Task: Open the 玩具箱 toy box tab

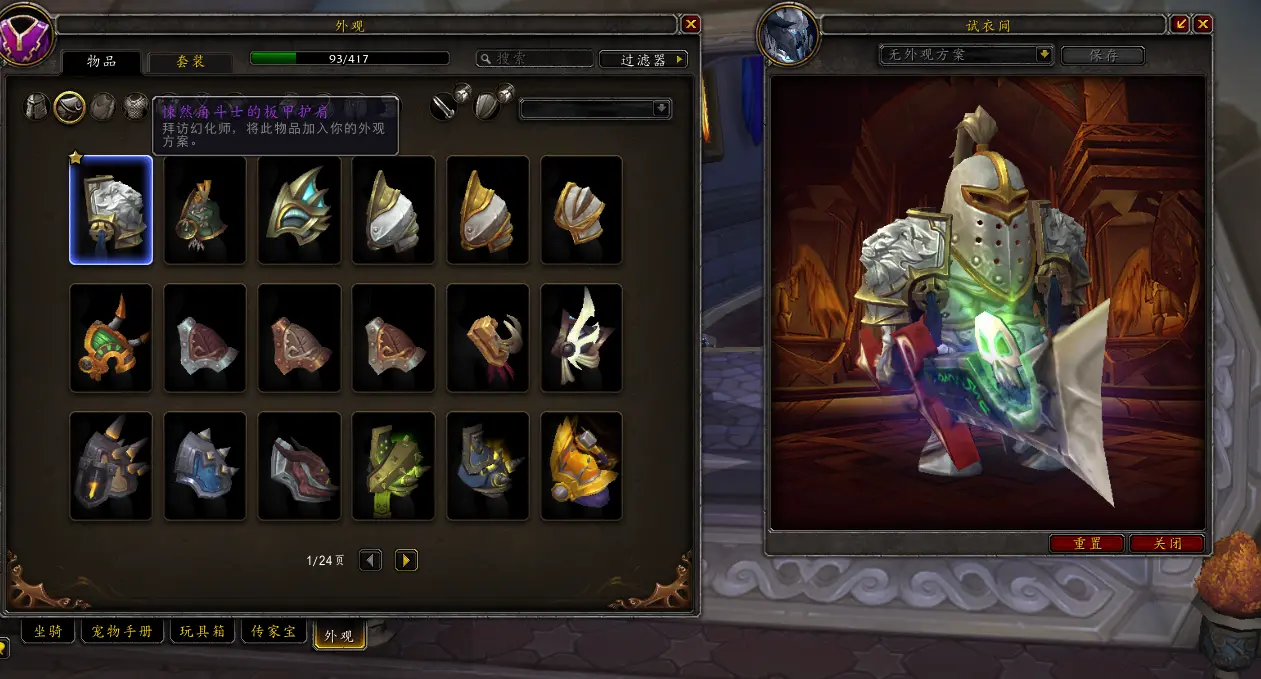Action: click(x=202, y=632)
